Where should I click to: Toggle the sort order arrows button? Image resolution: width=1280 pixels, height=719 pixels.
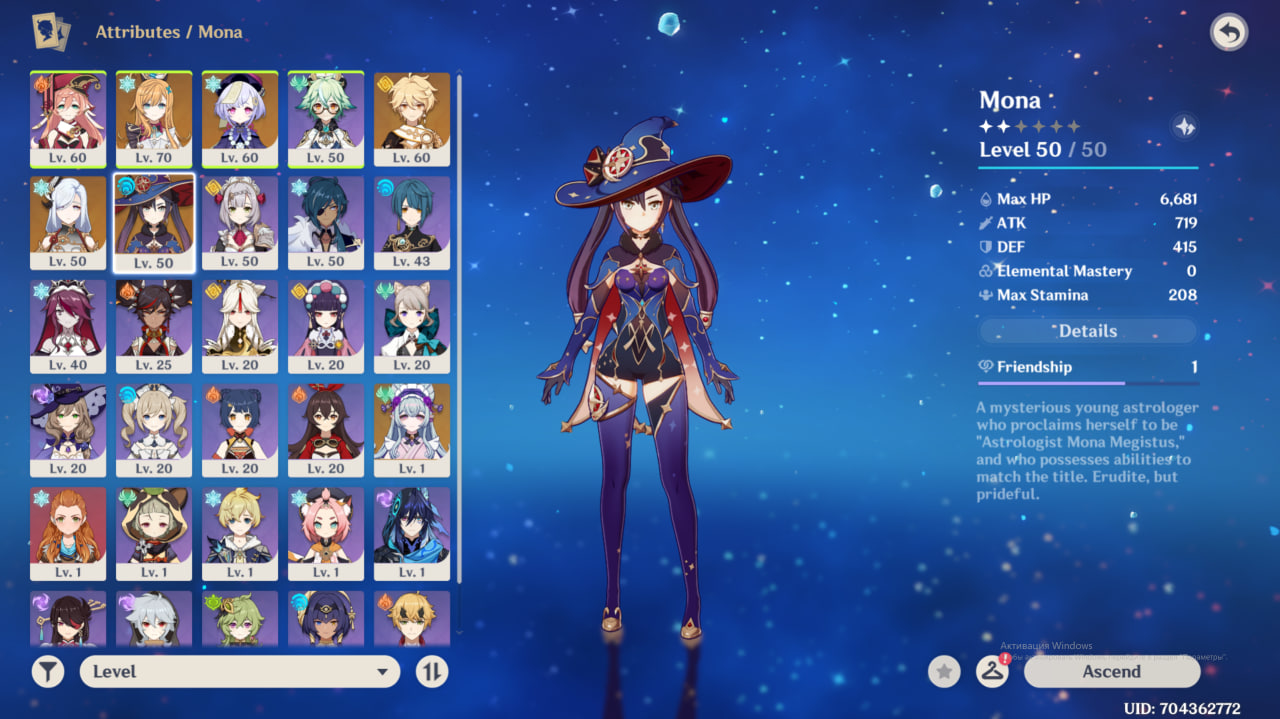[x=432, y=672]
